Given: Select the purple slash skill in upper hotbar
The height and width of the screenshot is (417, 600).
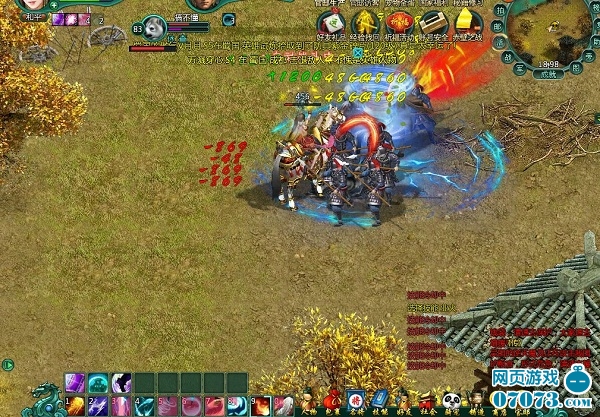Looking at the screenshot, I should tap(76, 382).
